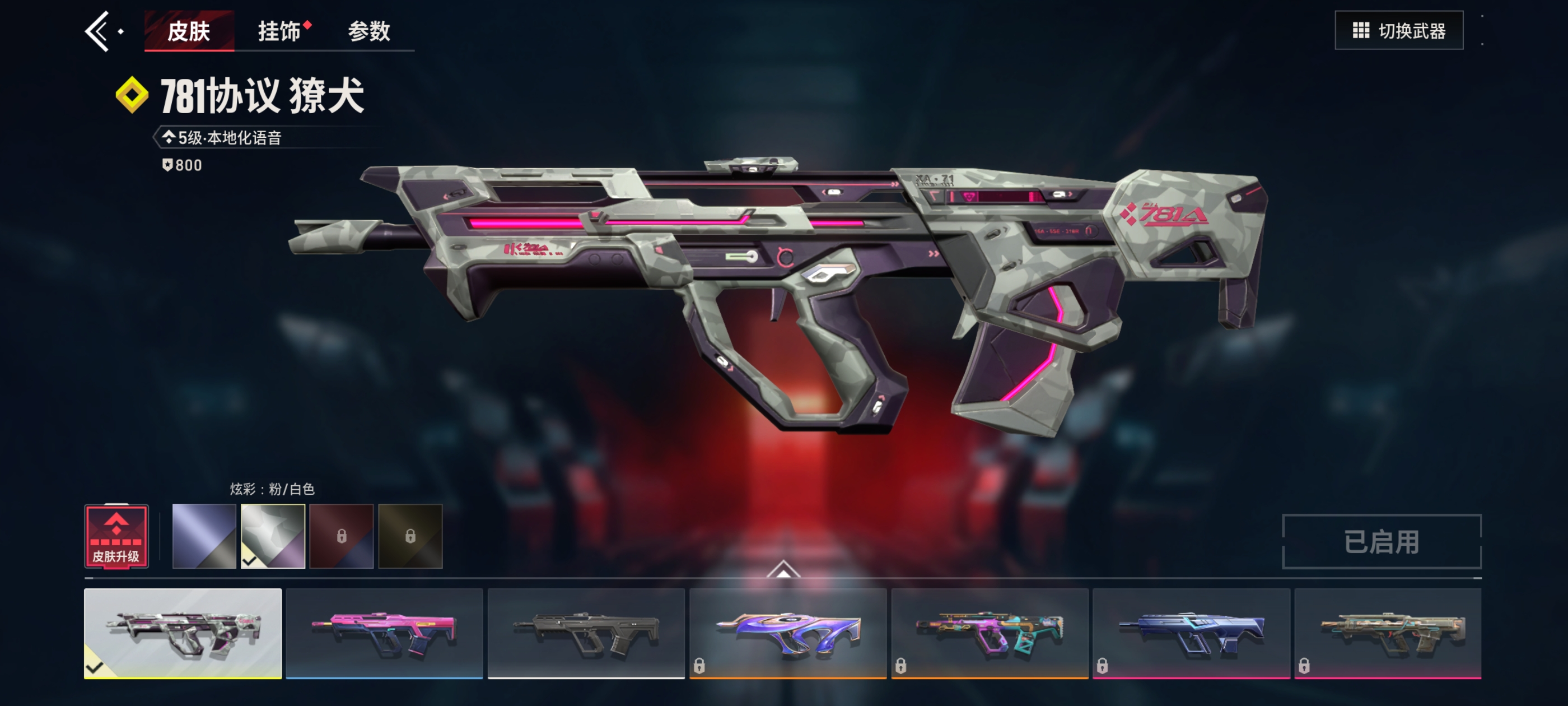The image size is (1568, 706).
Task: Choose the default black skin thumbnail
Action: click(586, 633)
